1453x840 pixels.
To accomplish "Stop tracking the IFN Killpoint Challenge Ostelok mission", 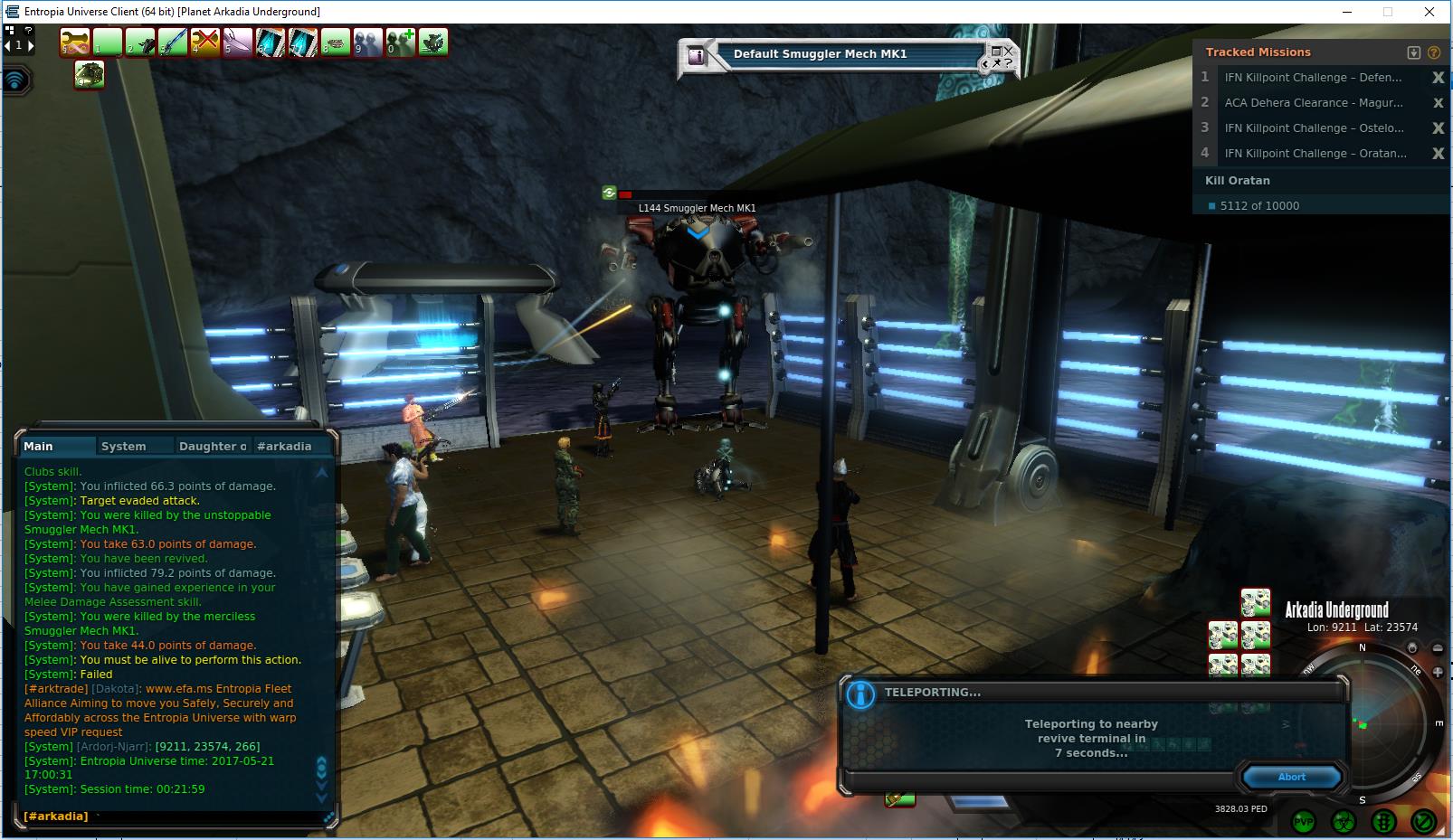I will (1438, 128).
